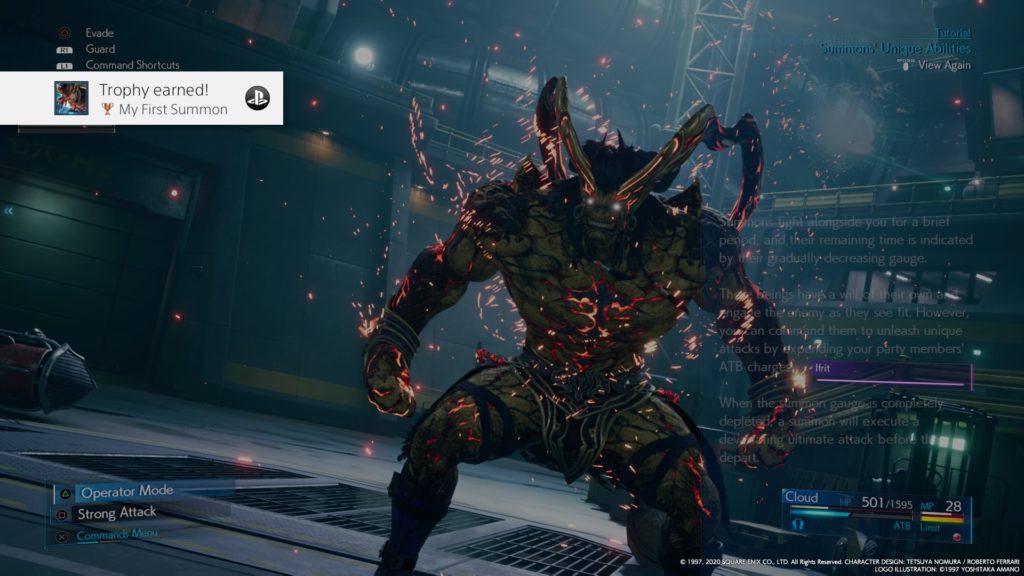Select Cloud's party status panel
Screen dimensions: 1024x576
pyautogui.click(x=877, y=515)
